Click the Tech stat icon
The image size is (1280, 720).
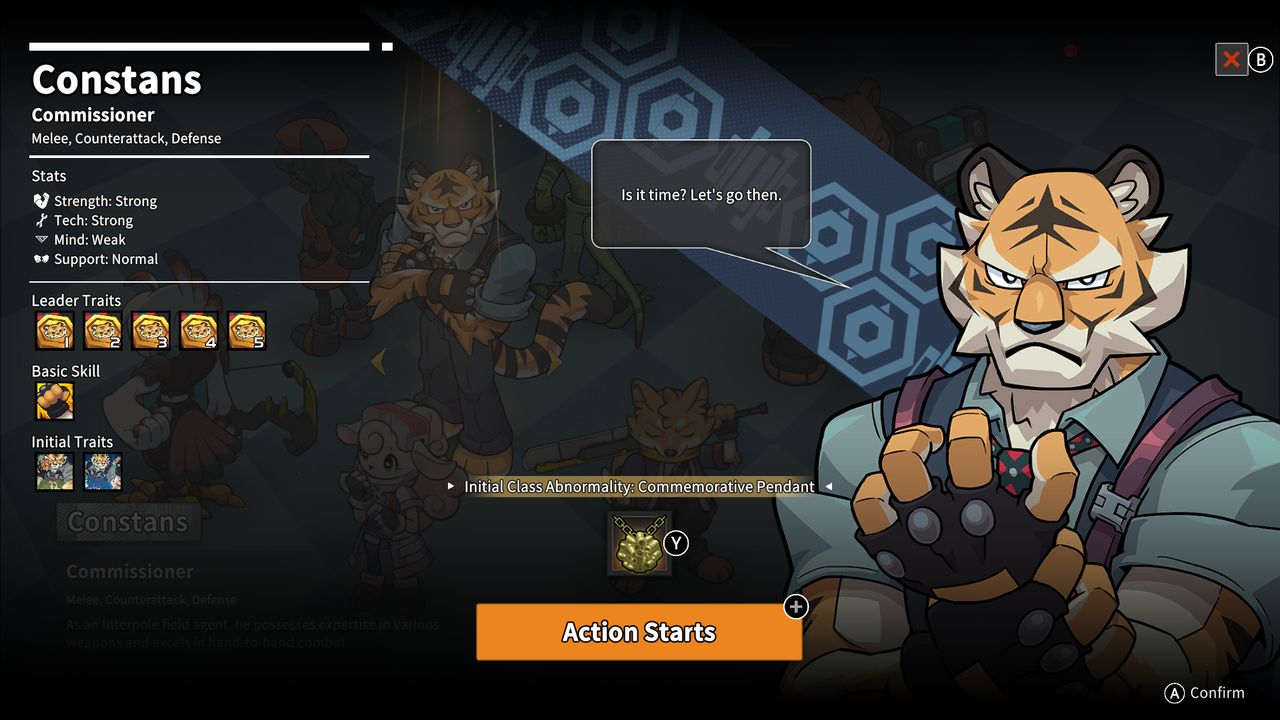point(39,220)
